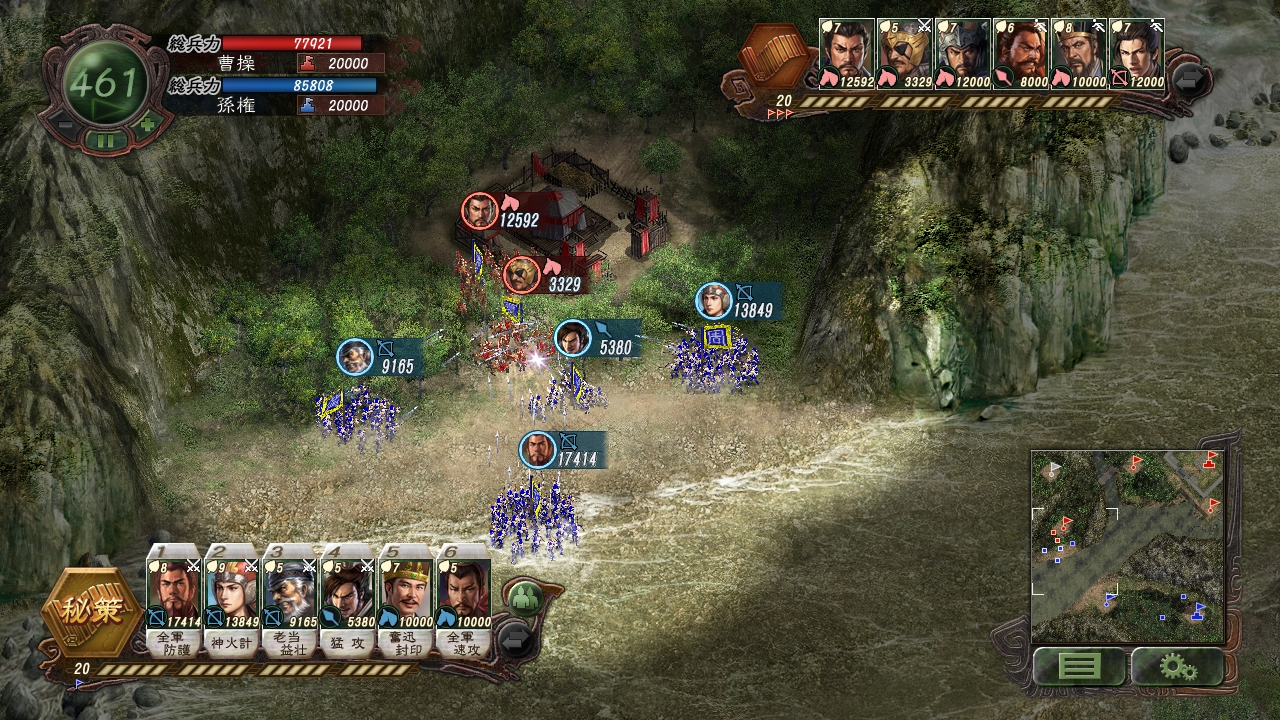Open settings with the gear button
This screenshot has height=720, width=1280.
(1177, 667)
